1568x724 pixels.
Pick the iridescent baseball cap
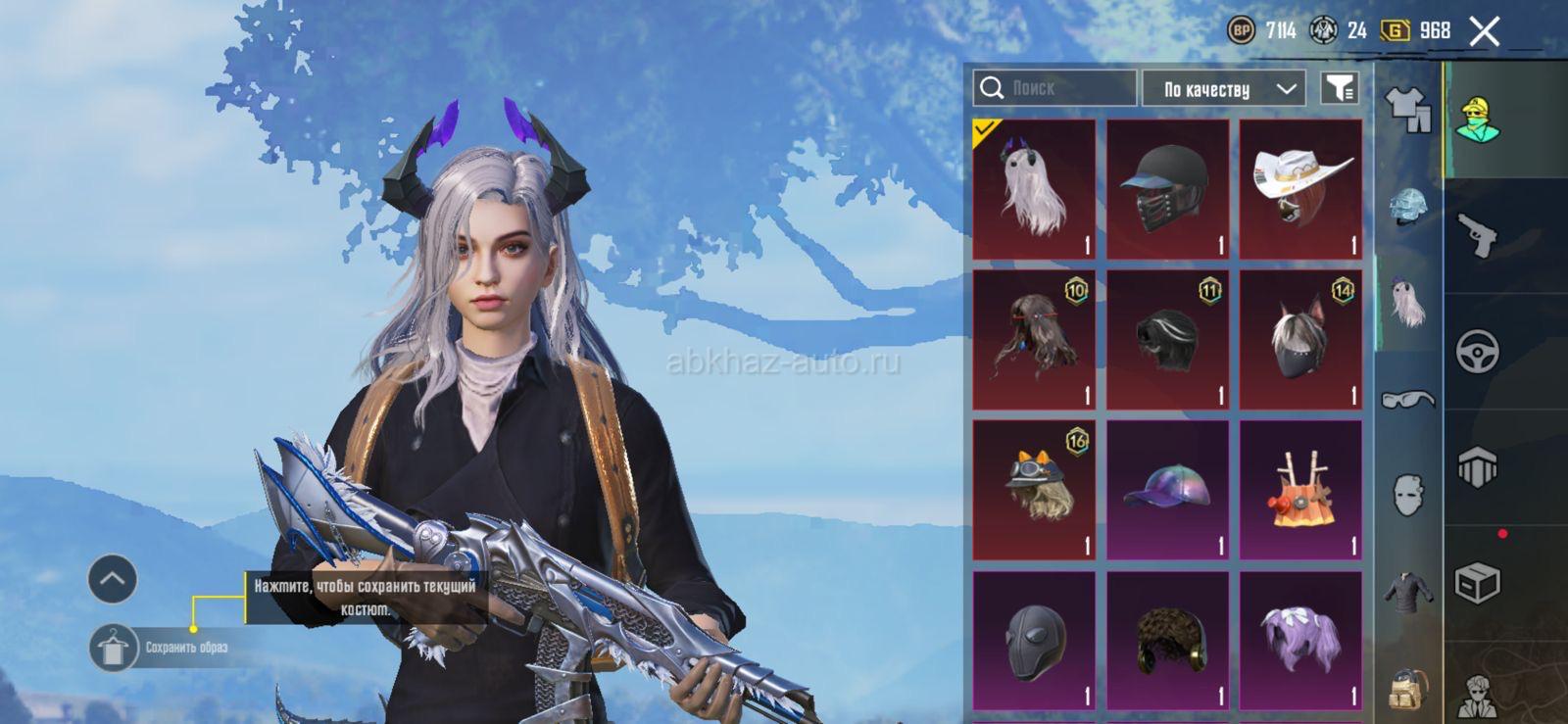point(1167,490)
